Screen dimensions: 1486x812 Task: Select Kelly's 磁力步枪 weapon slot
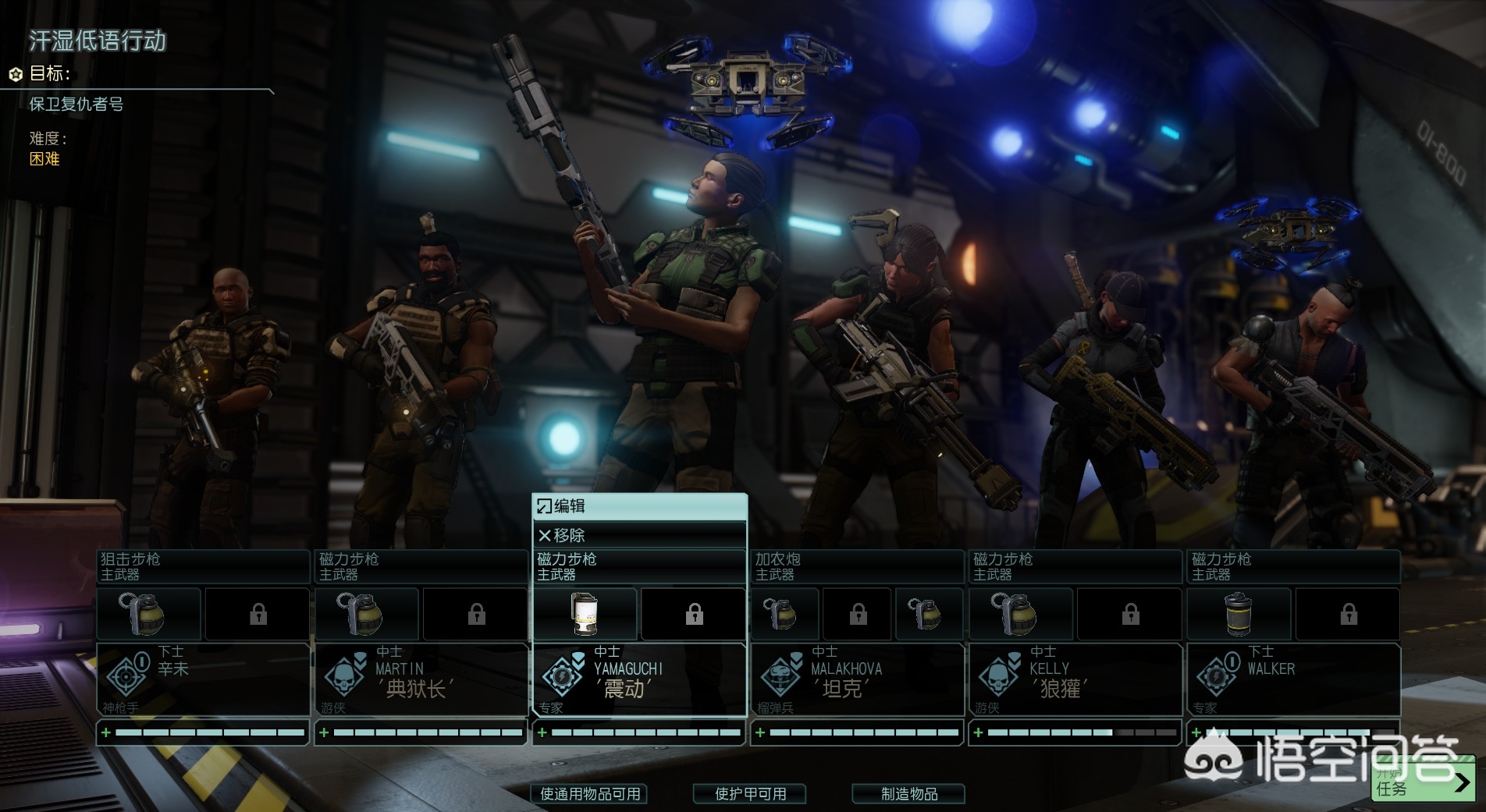point(1075,566)
